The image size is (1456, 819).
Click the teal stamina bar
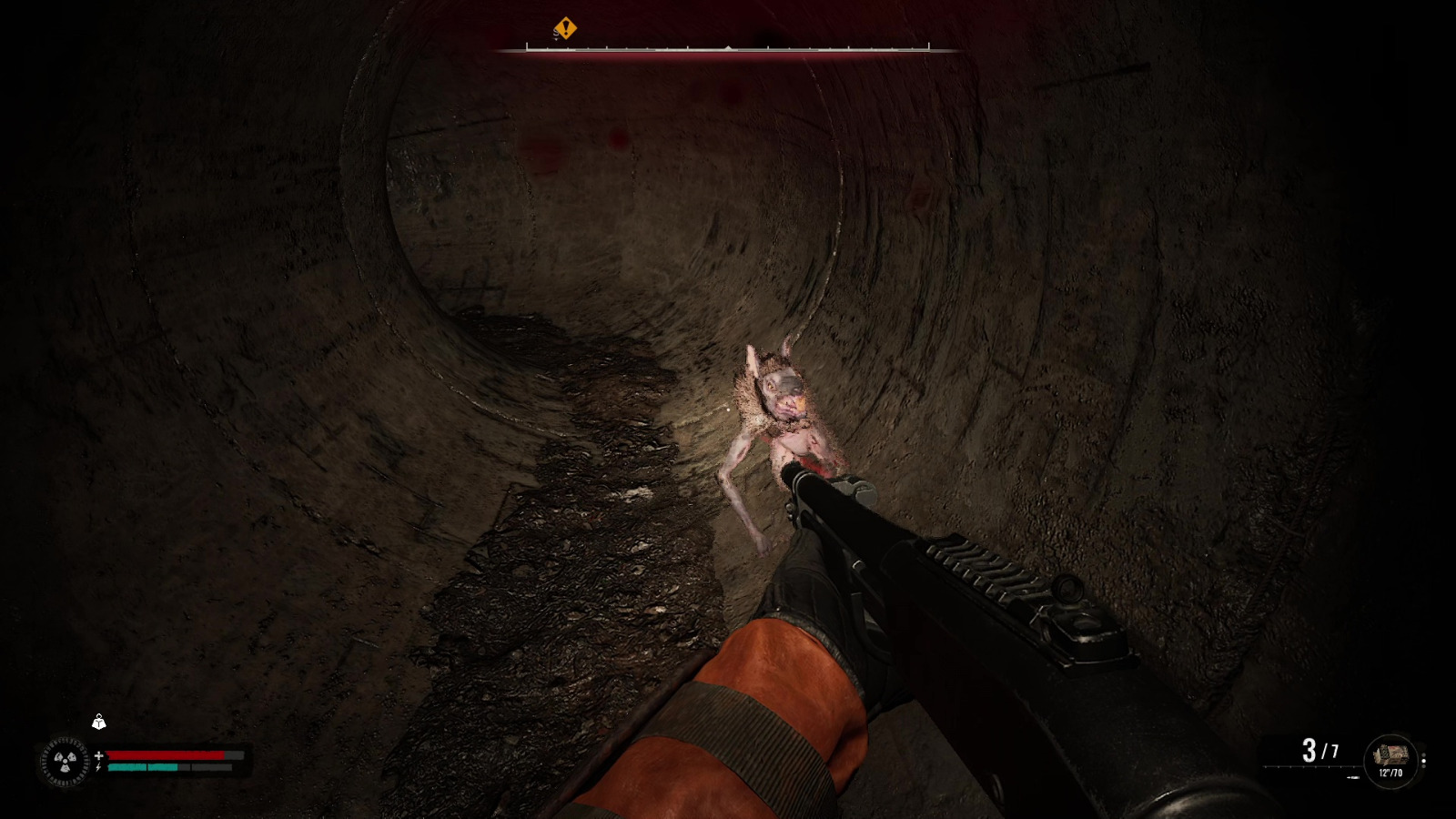[144, 767]
